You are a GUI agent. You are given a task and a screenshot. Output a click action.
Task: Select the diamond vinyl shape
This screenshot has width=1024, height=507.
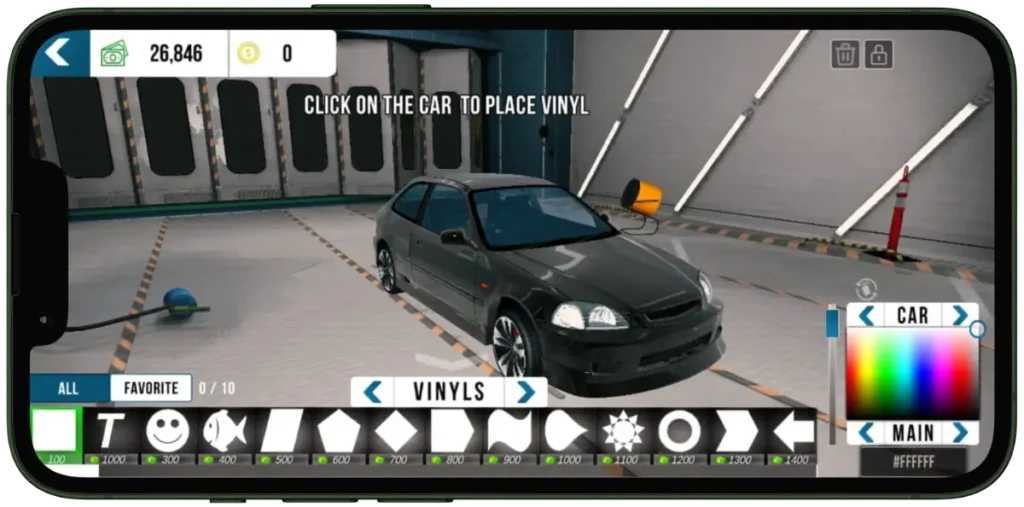pos(395,431)
